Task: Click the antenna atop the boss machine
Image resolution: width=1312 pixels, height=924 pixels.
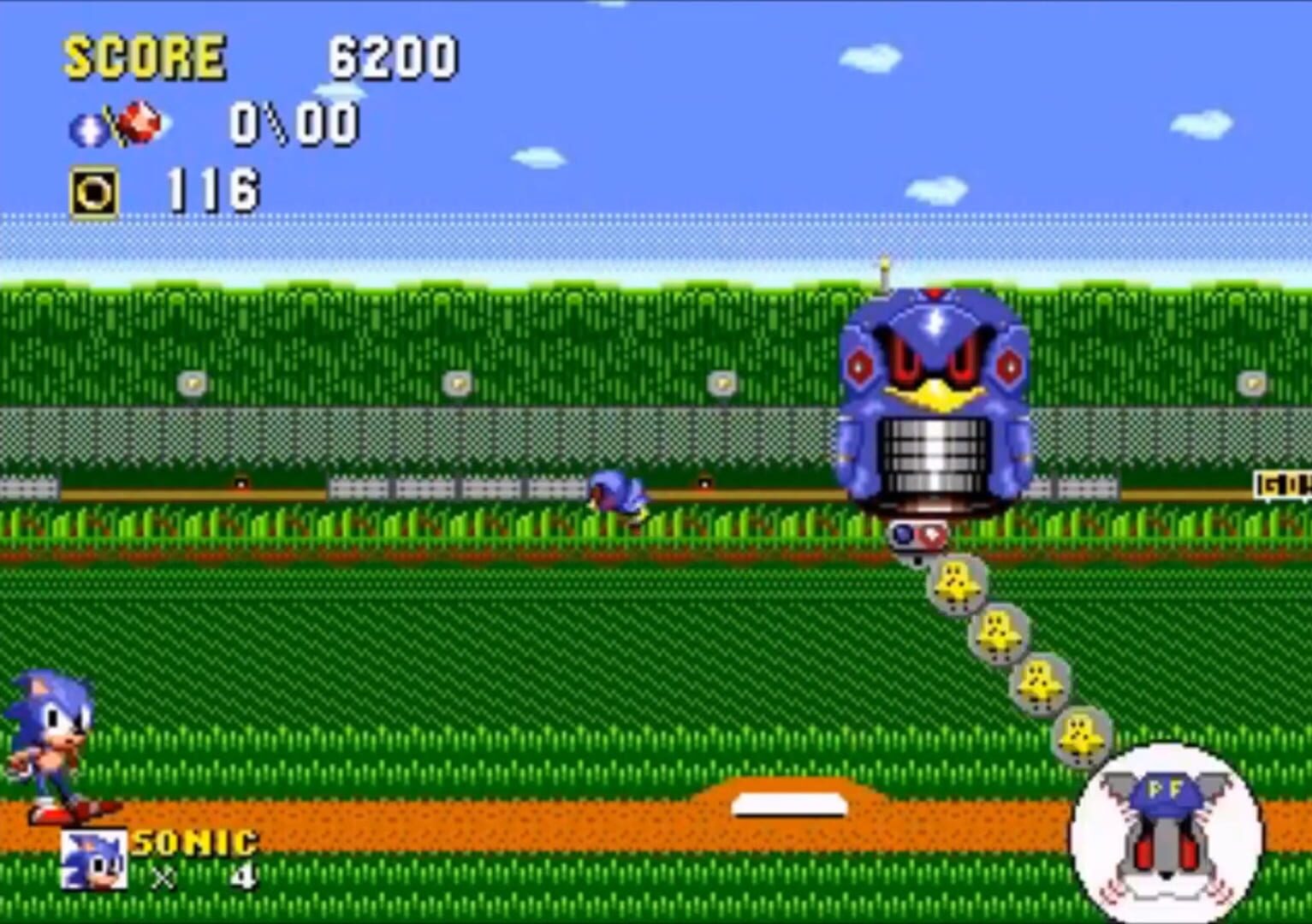Action: click(x=884, y=268)
